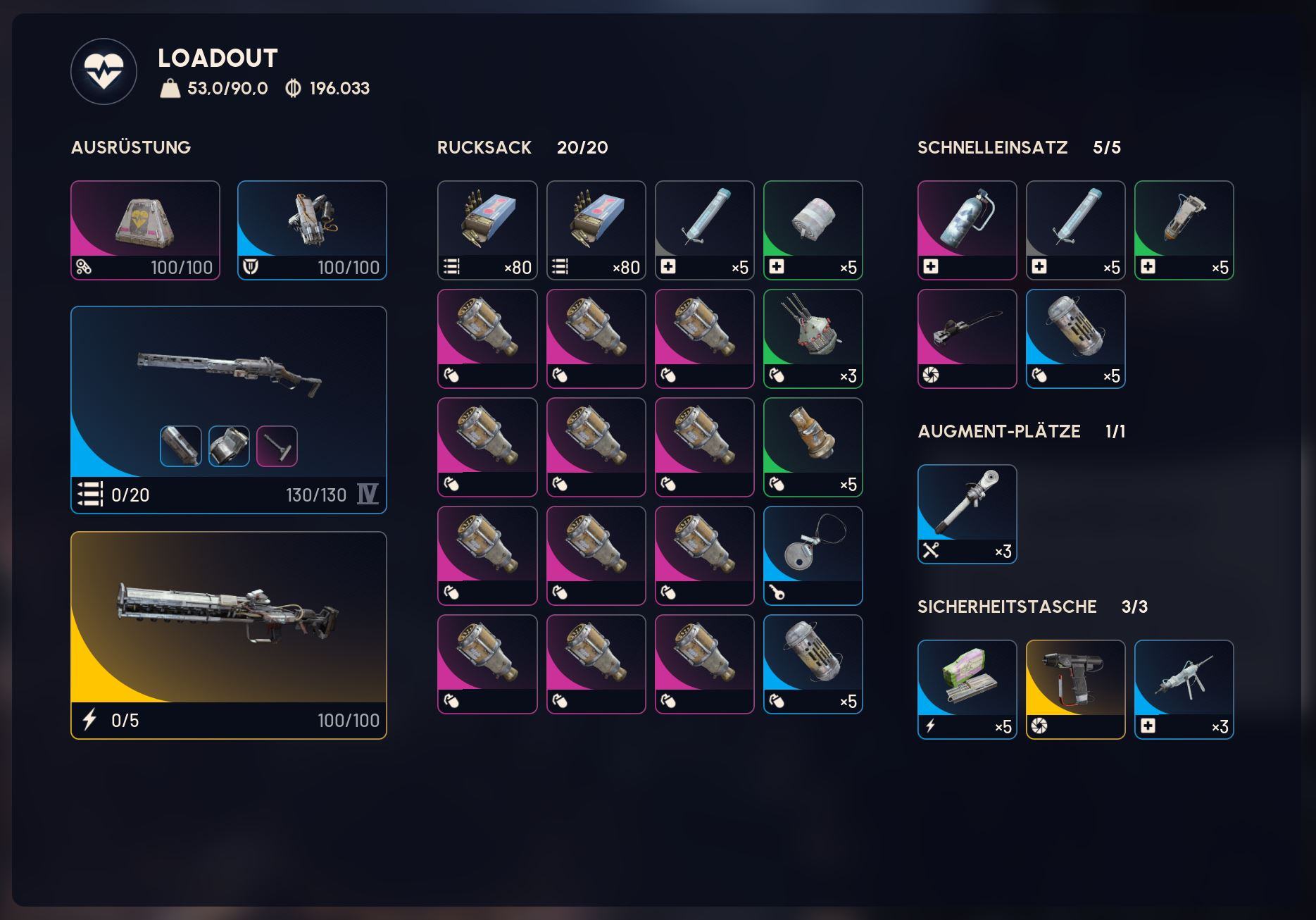Click the ammo counter icon showing 0/20
The height and width of the screenshot is (920, 1316).
(89, 495)
